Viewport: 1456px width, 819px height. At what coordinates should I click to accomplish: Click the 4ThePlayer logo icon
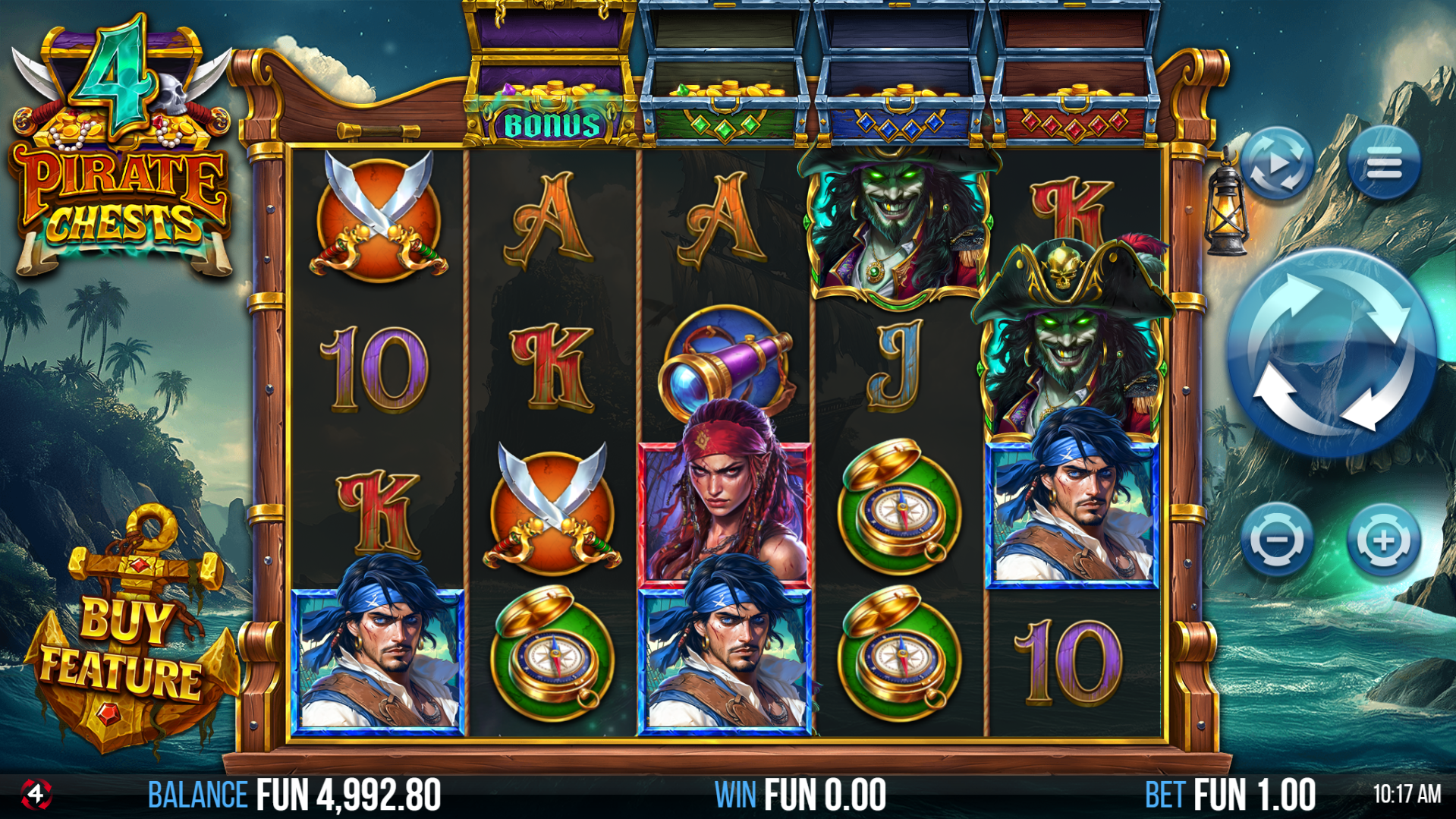[x=36, y=795]
